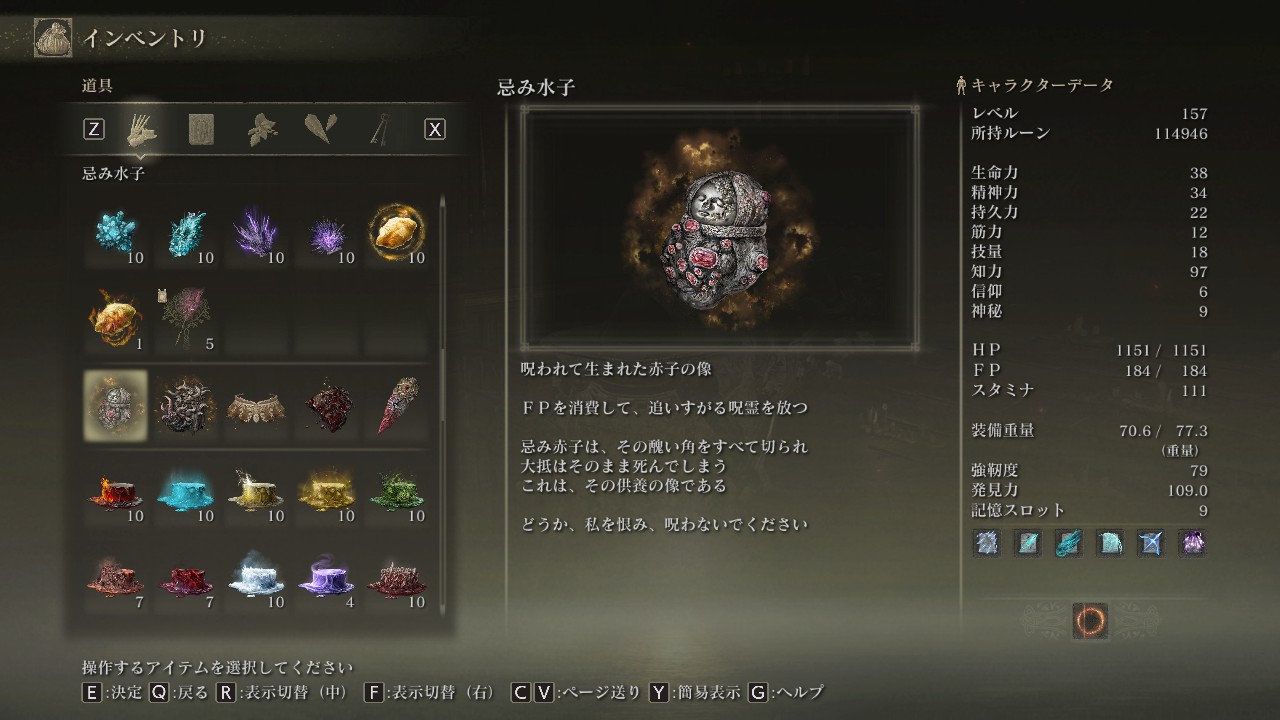Select the writhing dark horned ball item
Viewport: 1280px width, 720px height.
(185, 405)
